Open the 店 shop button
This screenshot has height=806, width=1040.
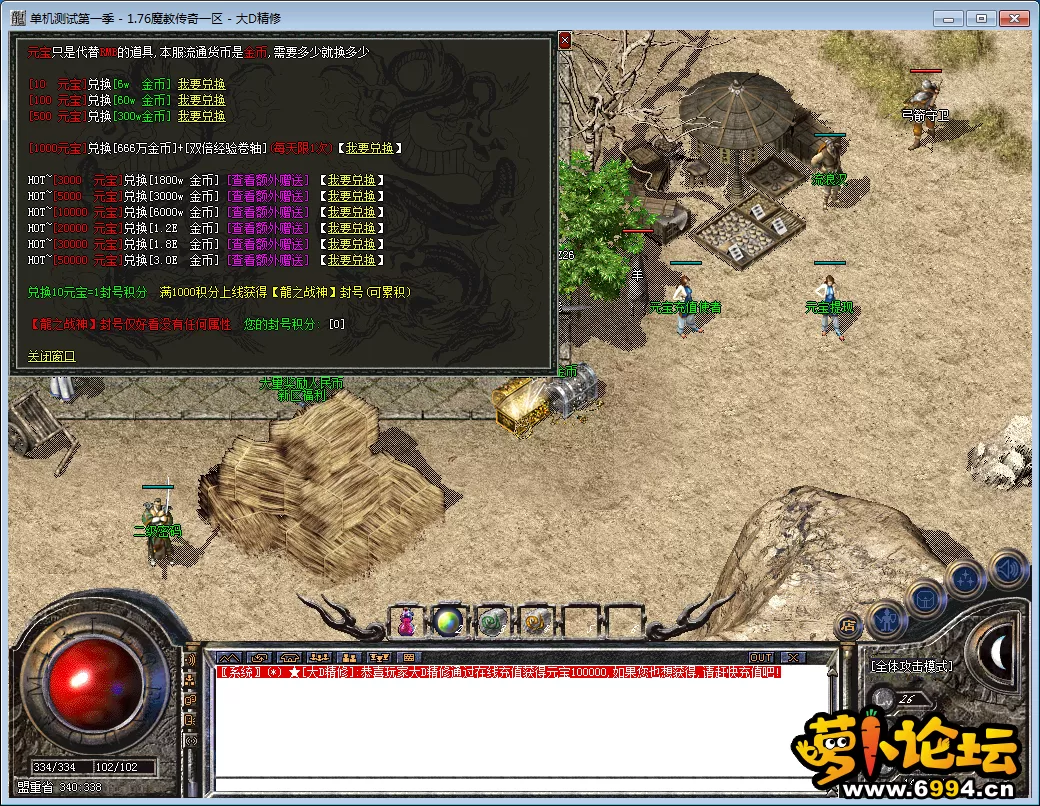pos(847,626)
